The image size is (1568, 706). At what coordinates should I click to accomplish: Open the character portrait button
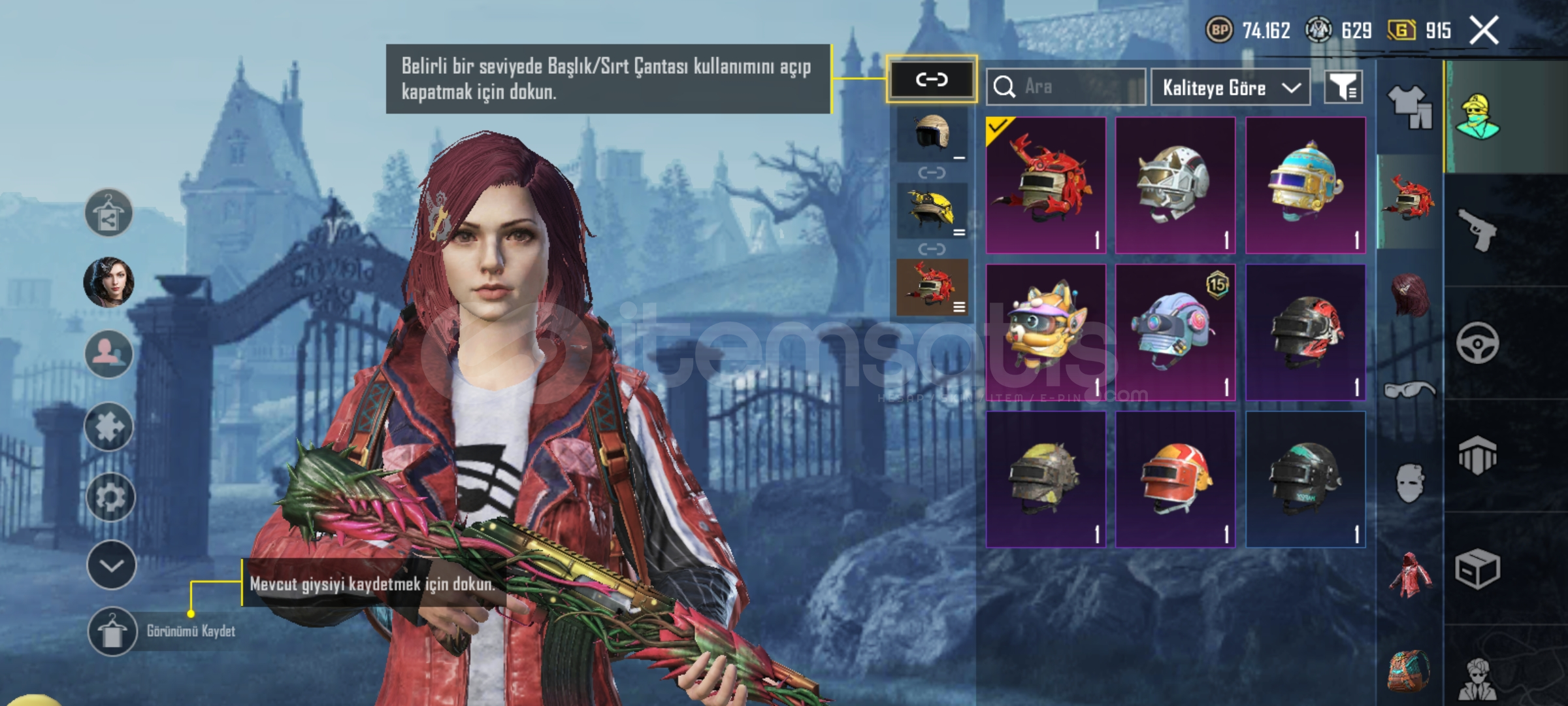tap(109, 282)
